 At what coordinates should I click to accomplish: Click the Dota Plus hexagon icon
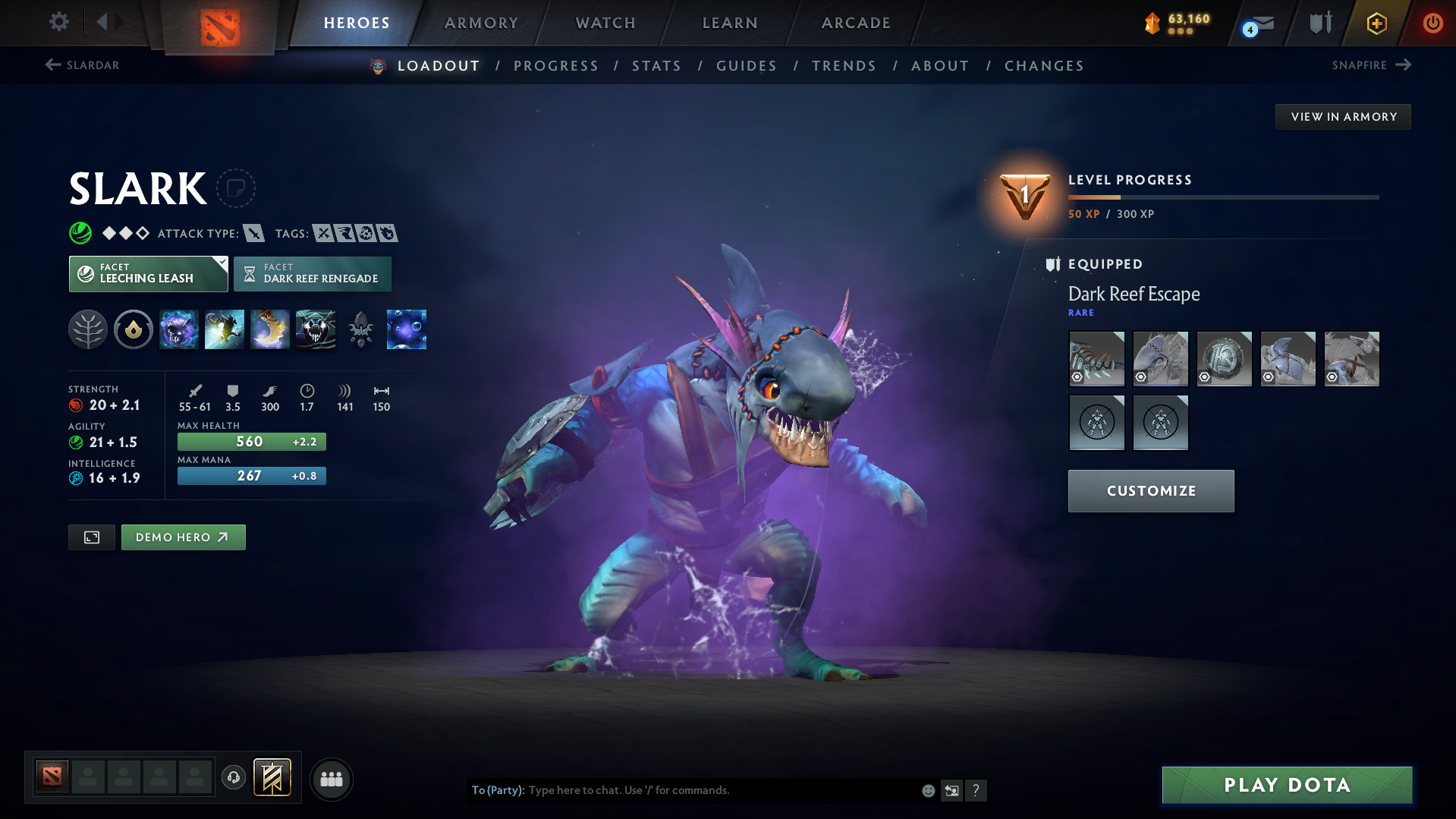(x=1376, y=23)
